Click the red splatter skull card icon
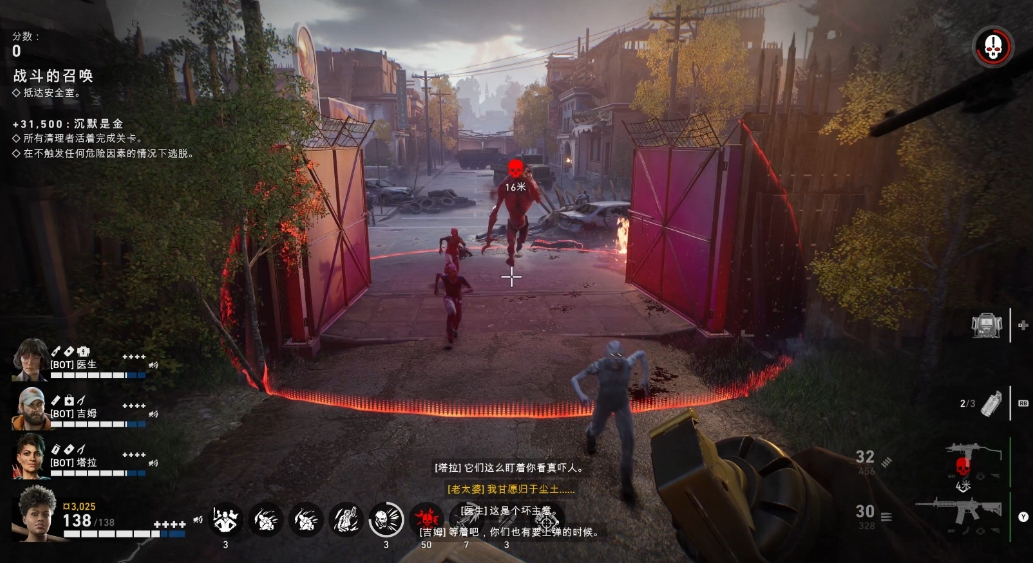Viewport: 1033px width, 563px height. click(426, 518)
